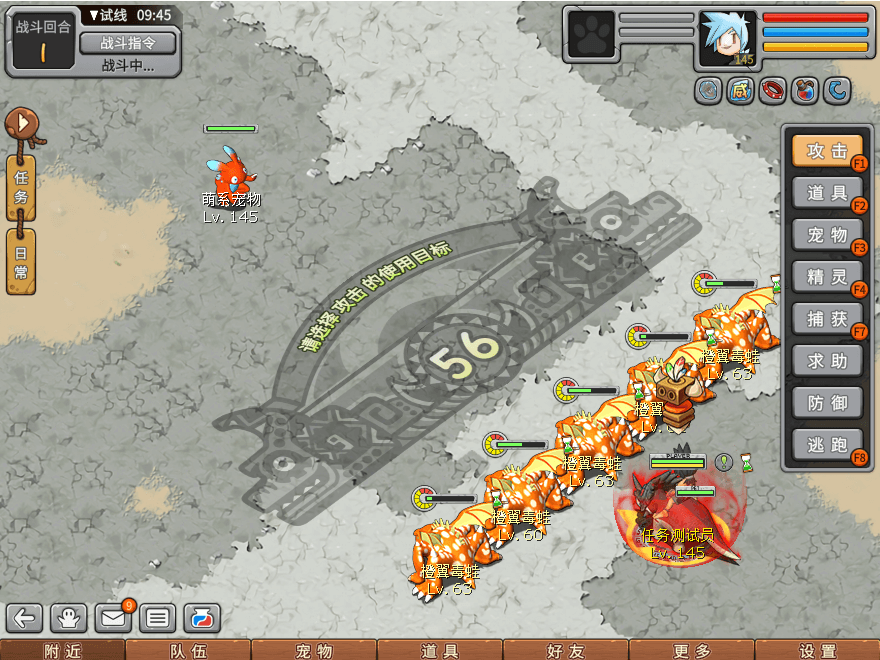Open the 精灵 (Spirit) battle command
Image resolution: width=880 pixels, height=660 pixels.
click(x=827, y=277)
